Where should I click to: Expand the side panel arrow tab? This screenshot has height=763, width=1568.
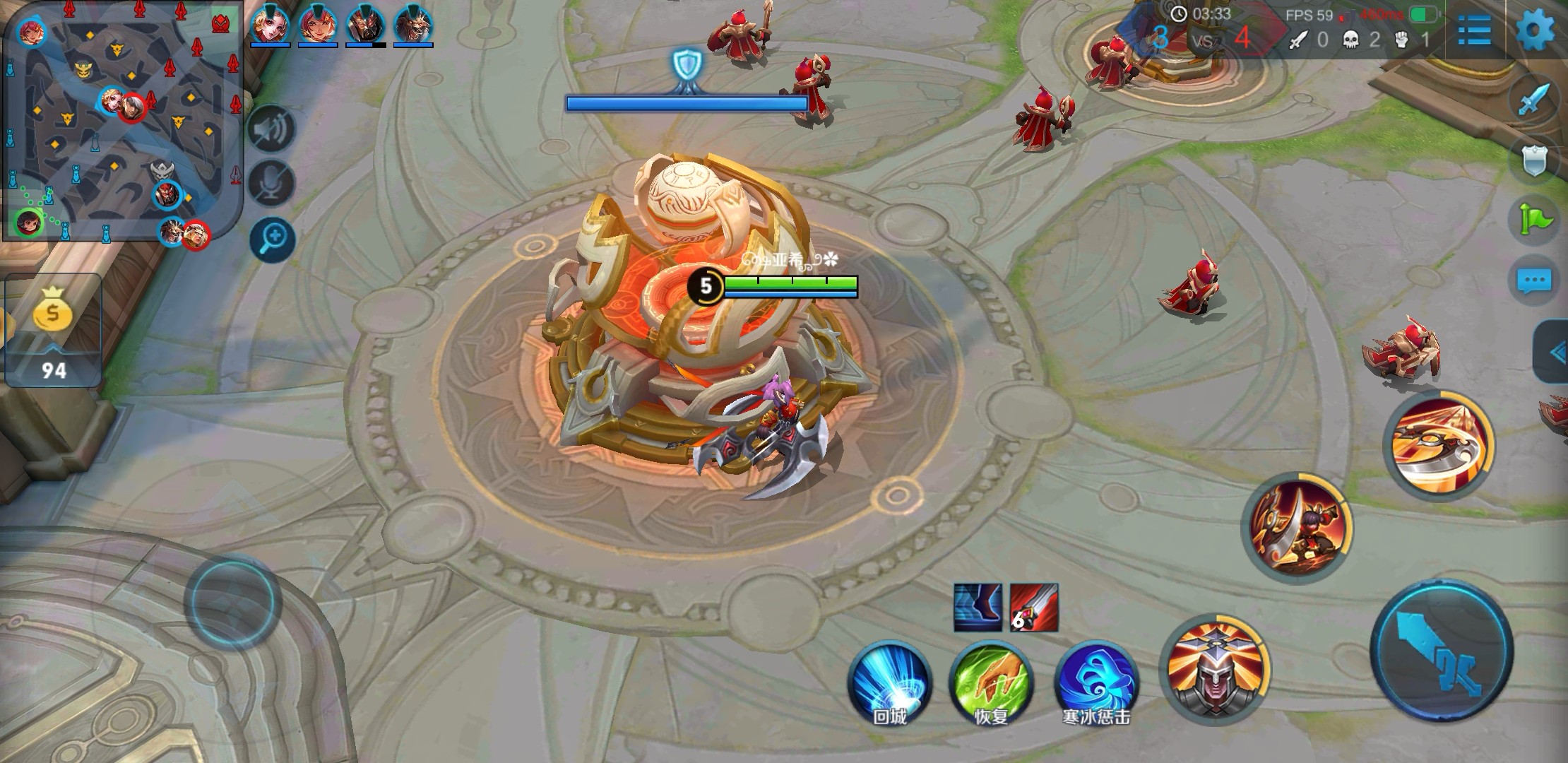1552,353
